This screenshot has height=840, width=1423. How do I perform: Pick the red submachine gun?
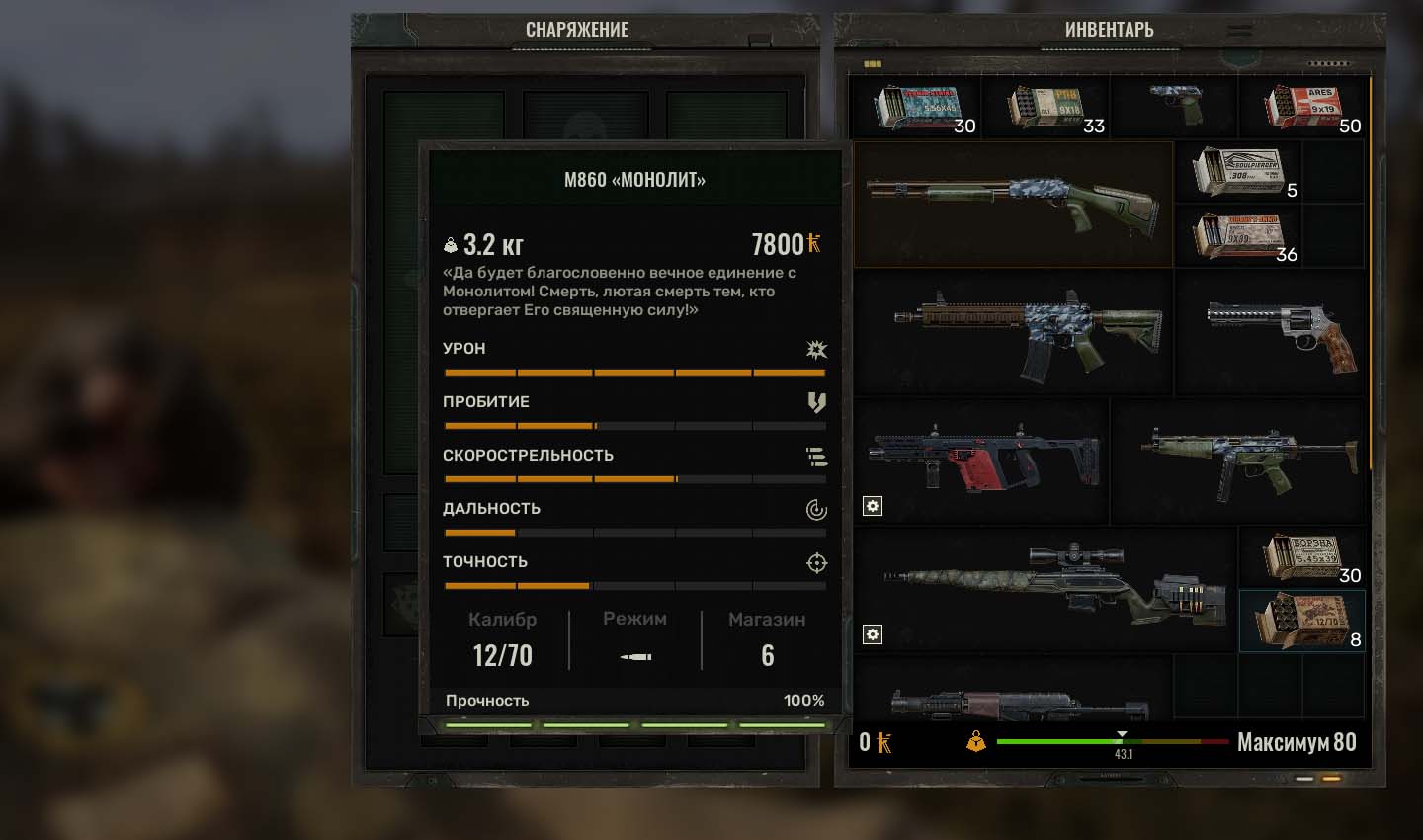click(983, 460)
